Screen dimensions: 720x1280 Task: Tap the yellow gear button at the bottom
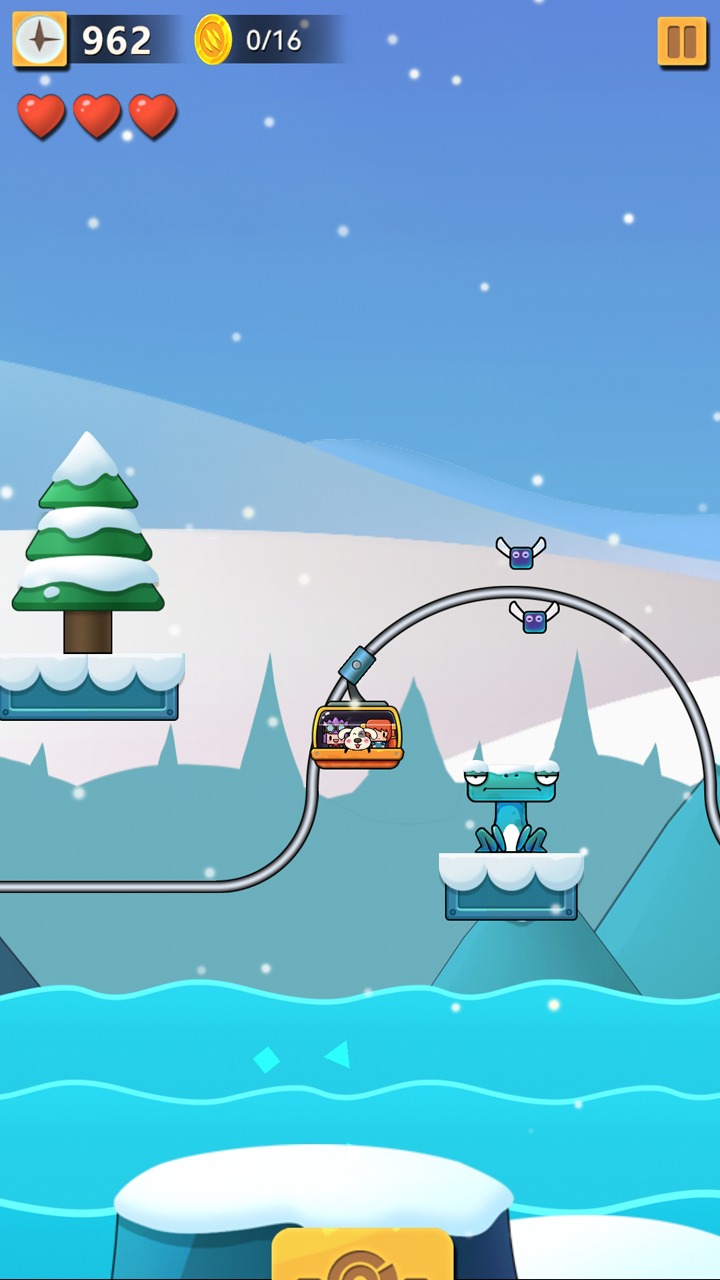(362, 1256)
